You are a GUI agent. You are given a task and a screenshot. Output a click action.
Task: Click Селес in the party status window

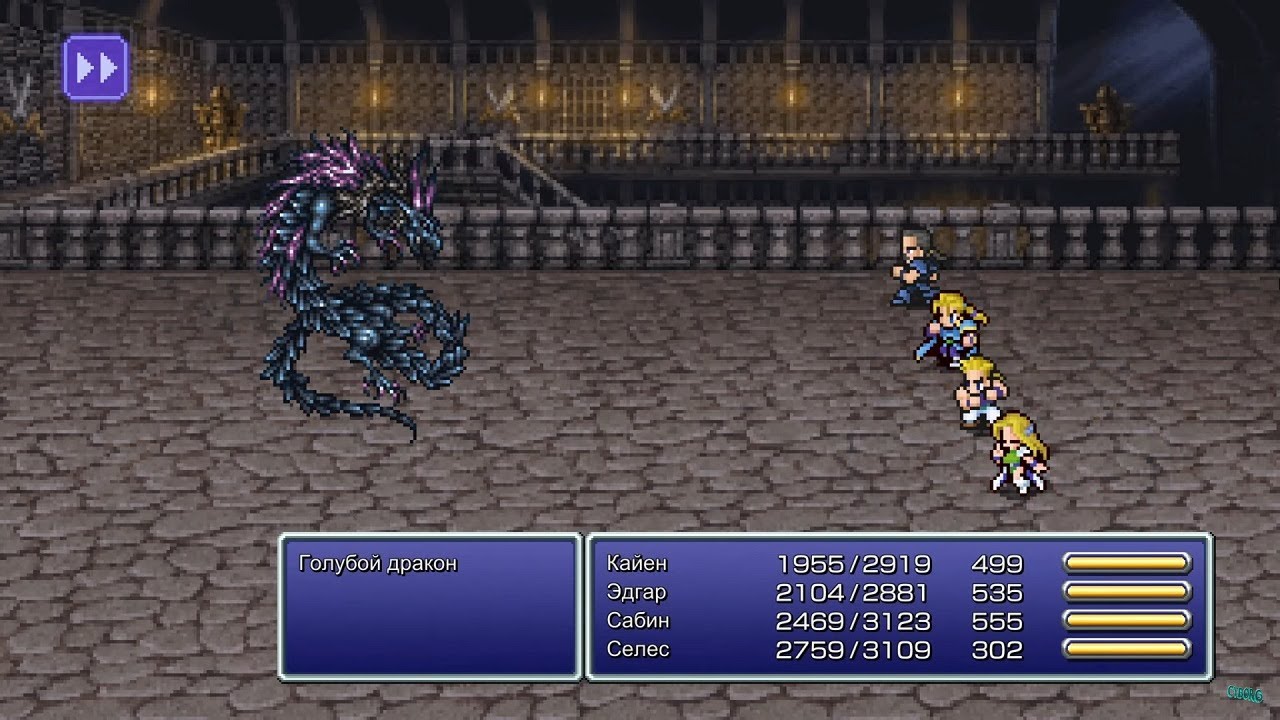click(x=638, y=650)
